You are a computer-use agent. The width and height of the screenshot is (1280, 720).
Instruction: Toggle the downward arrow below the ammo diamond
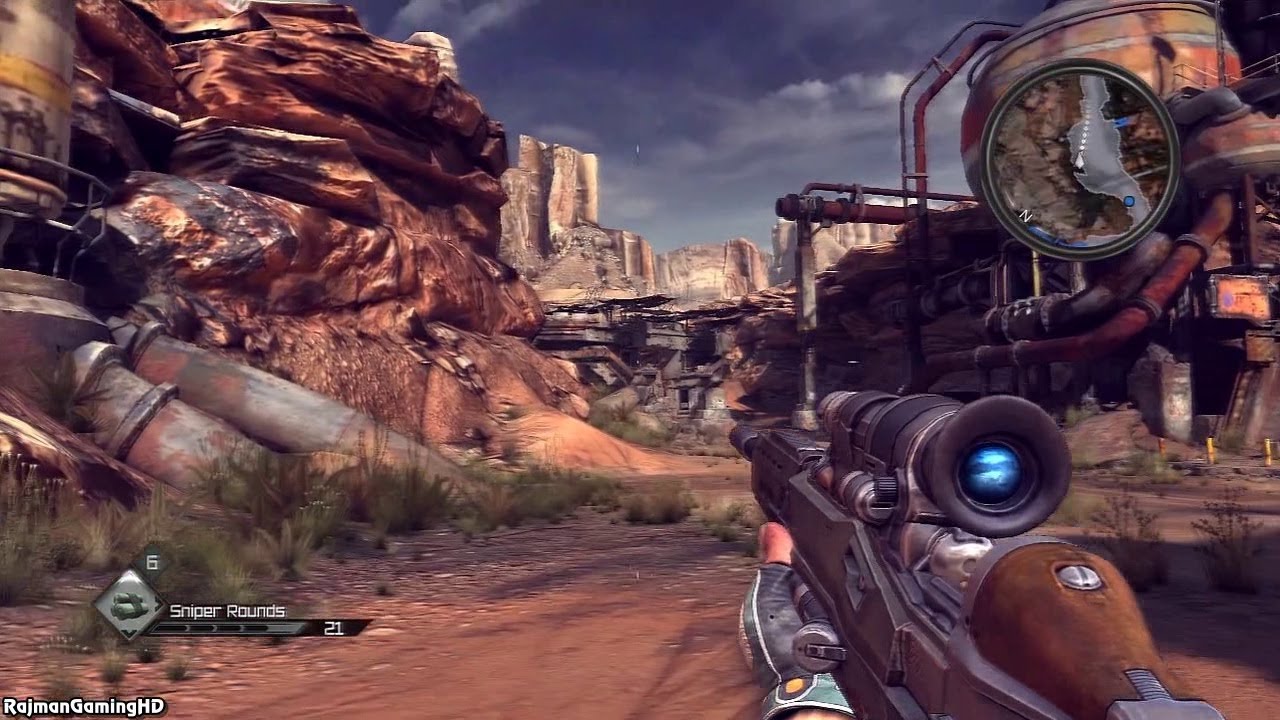tap(131, 633)
